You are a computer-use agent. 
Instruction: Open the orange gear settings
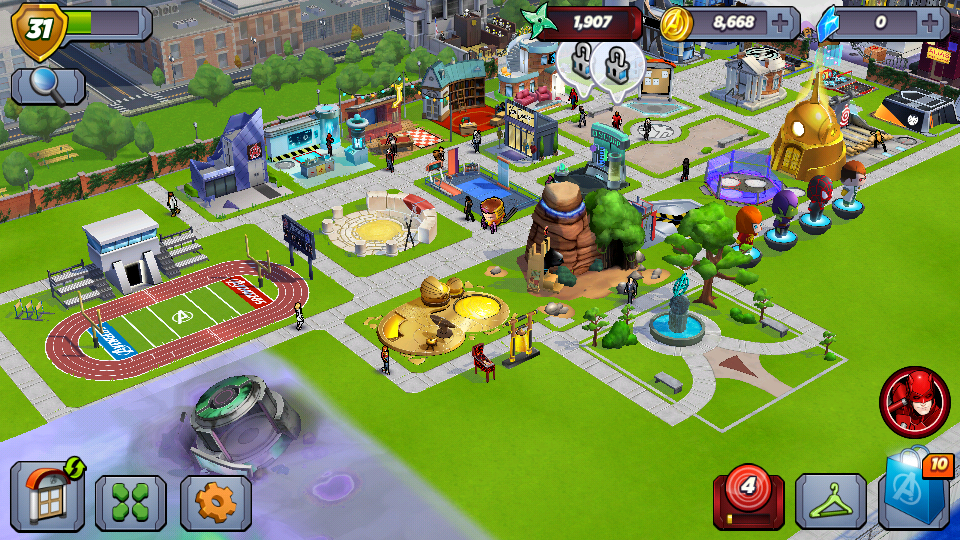point(215,502)
